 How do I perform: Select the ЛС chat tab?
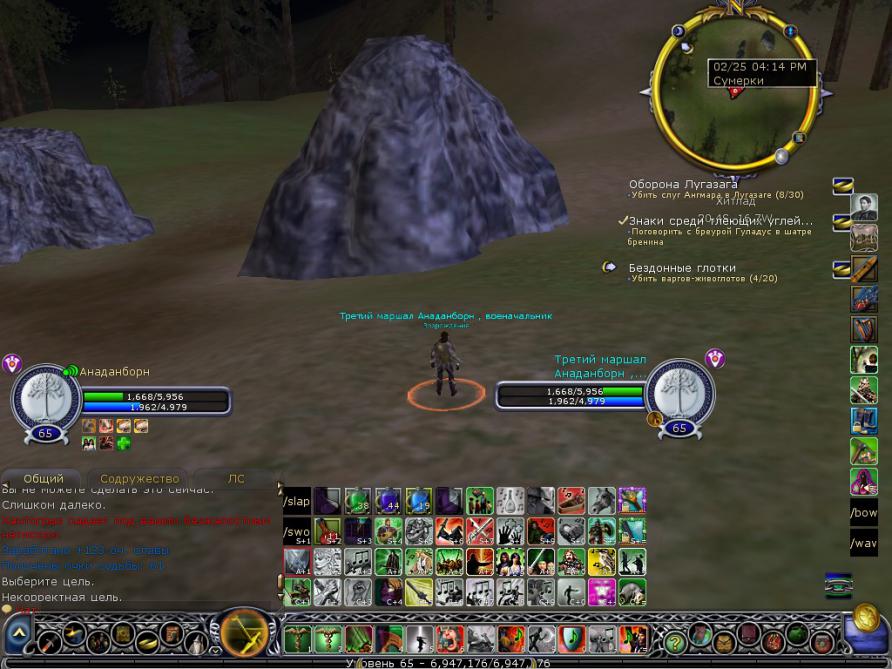pyautogui.click(x=236, y=479)
